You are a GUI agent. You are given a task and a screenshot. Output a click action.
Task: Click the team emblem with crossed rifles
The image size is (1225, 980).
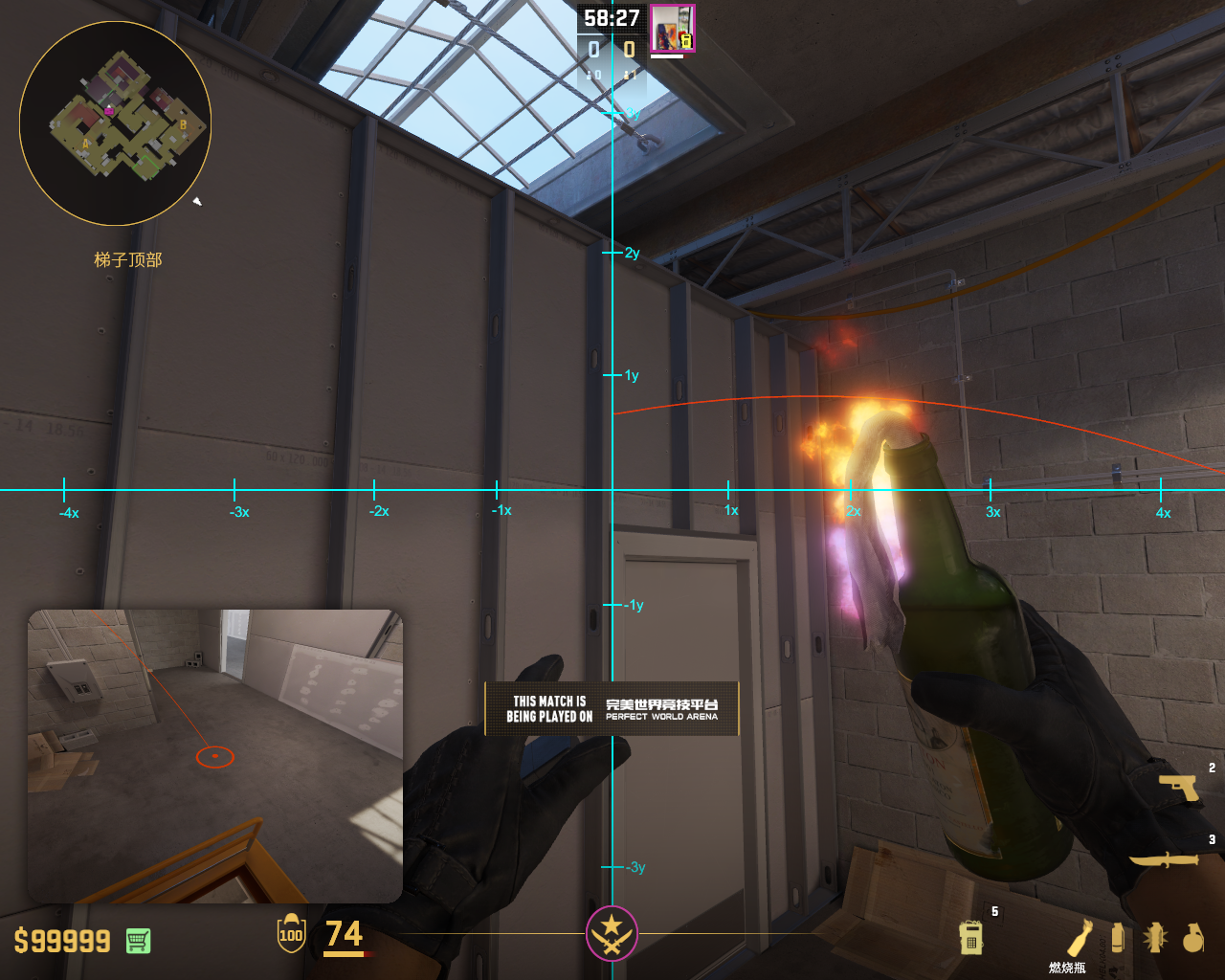(x=612, y=933)
